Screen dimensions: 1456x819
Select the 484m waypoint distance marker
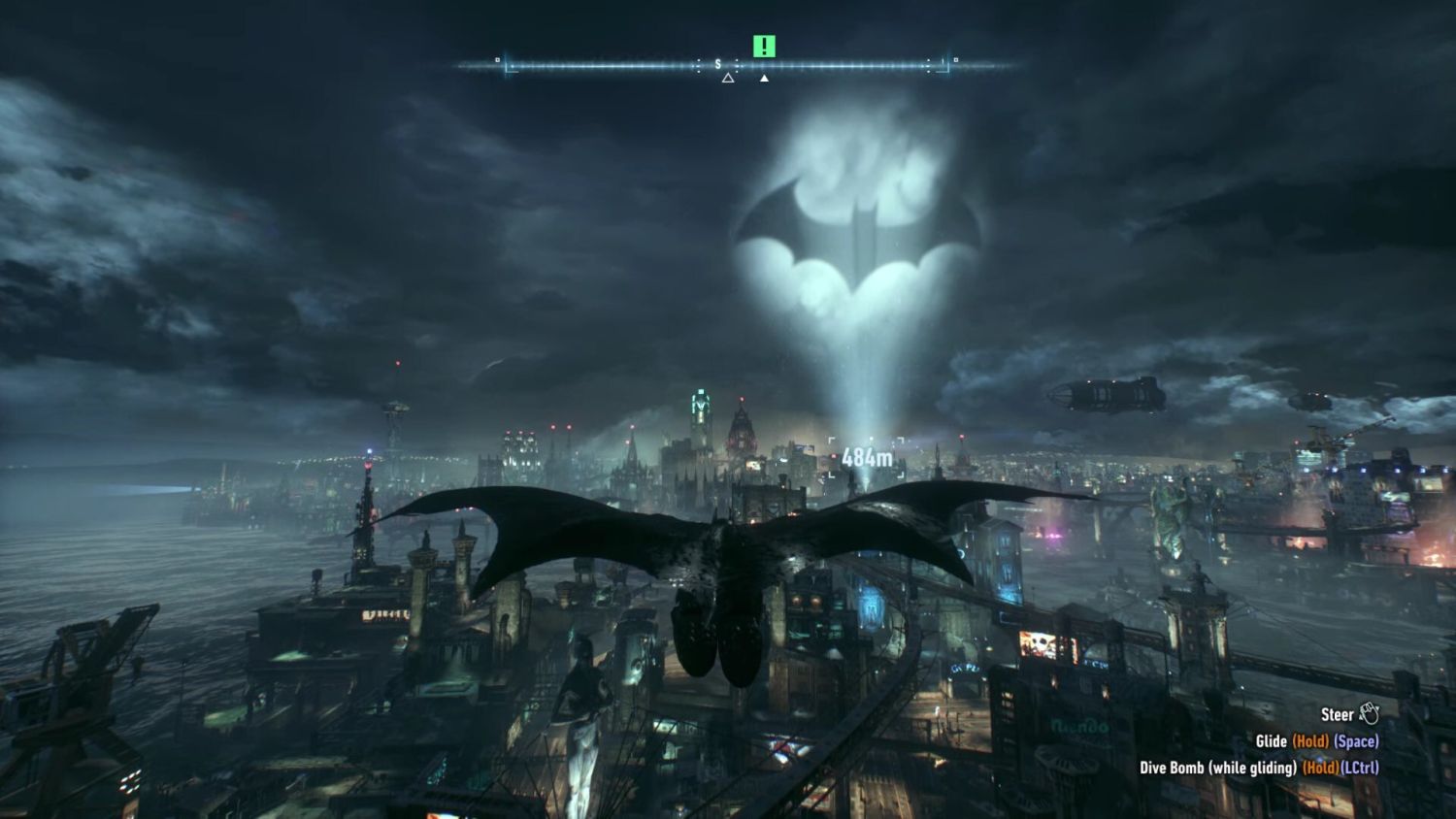(866, 457)
